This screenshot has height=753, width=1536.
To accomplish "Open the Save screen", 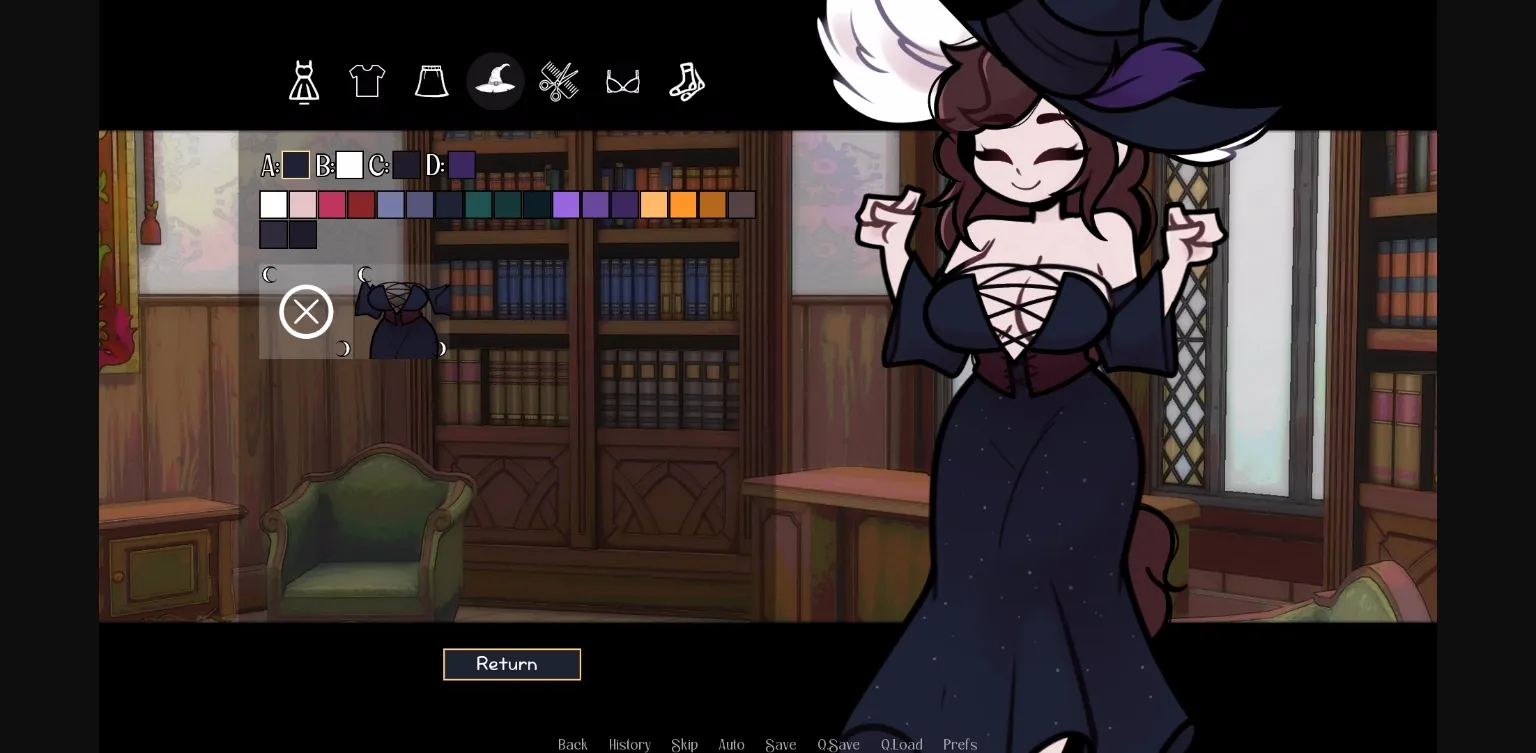I will [x=780, y=744].
